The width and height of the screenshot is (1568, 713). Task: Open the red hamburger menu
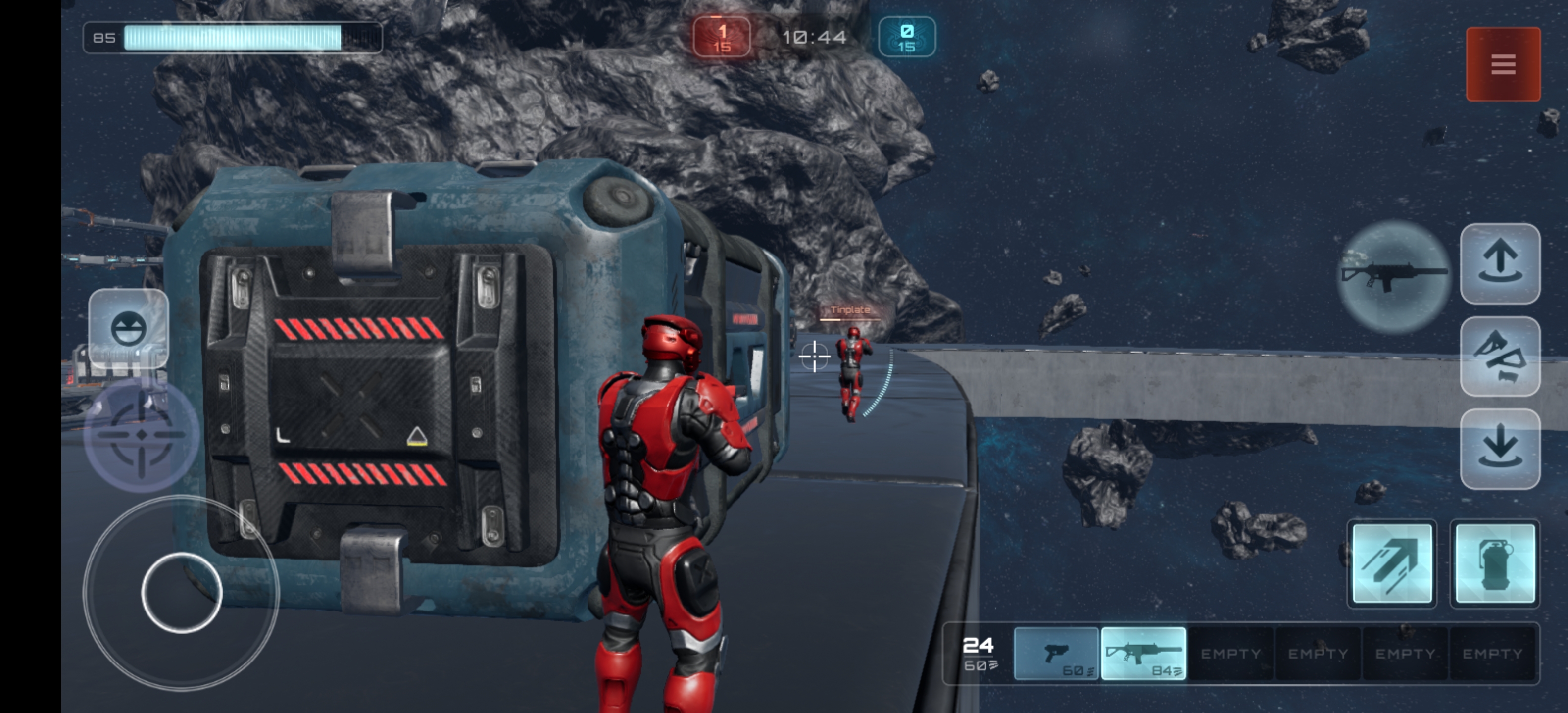(1503, 64)
